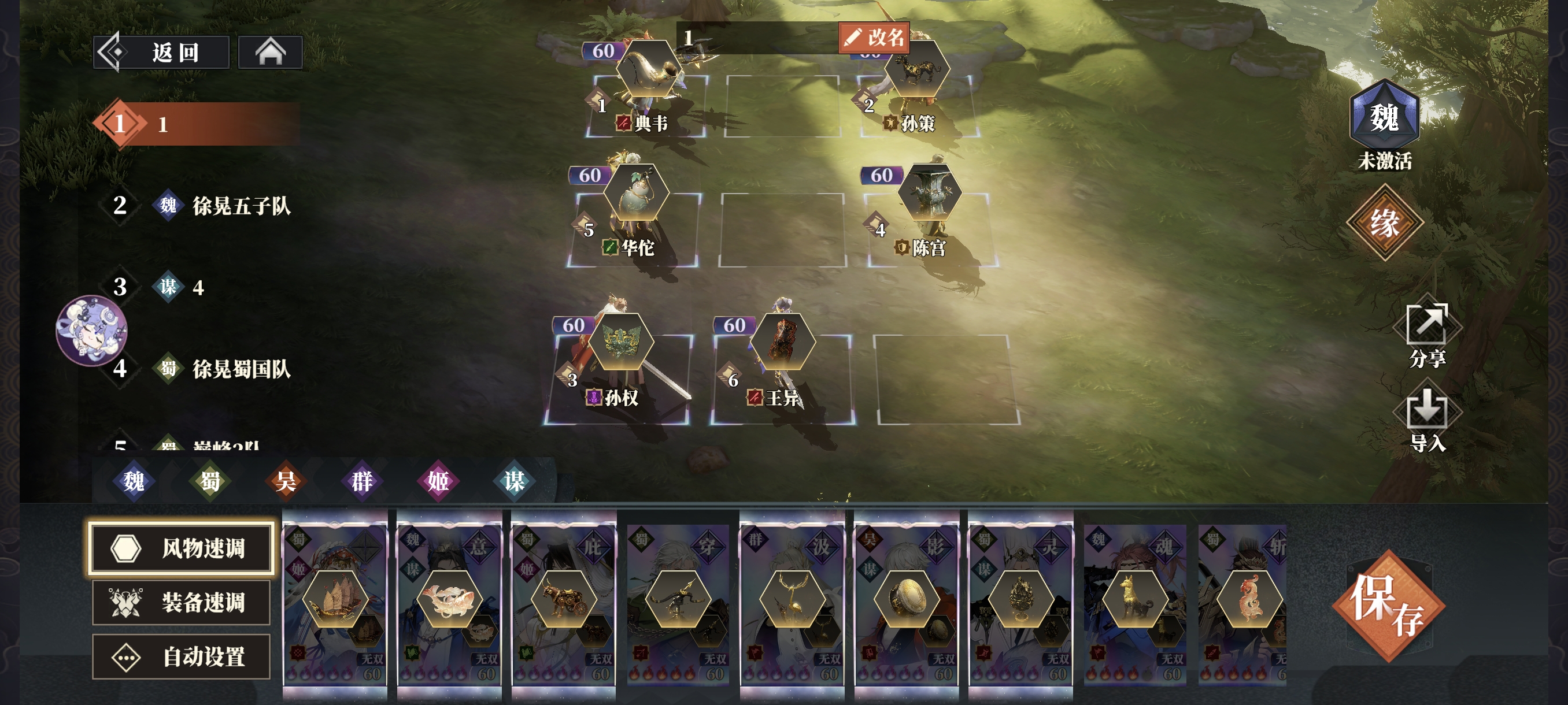This screenshot has height=705, width=1568.
Task: Open 装备速调 equipment quick adjust
Action: pyautogui.click(x=181, y=602)
